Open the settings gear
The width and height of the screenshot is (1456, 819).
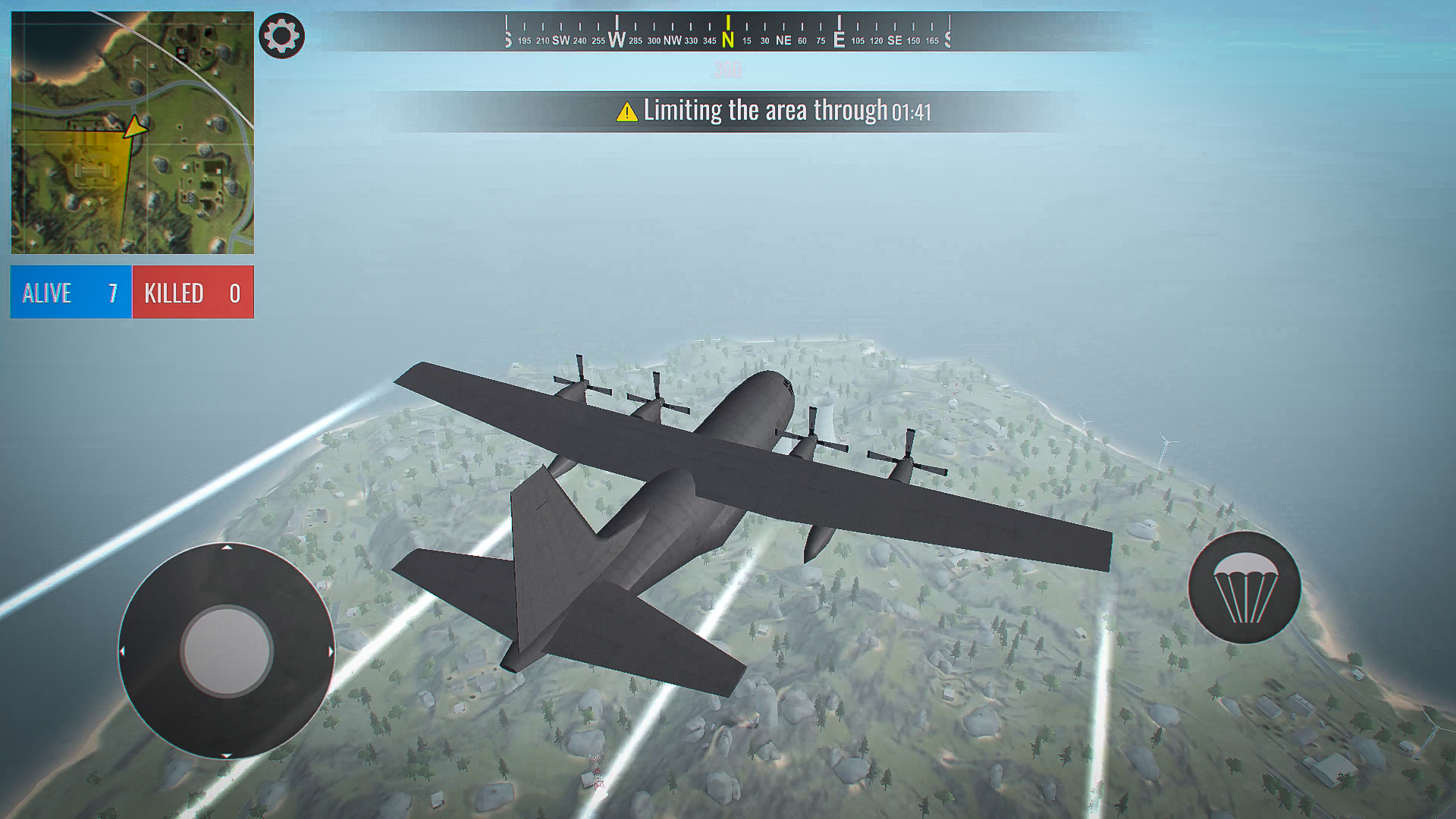coord(281,35)
